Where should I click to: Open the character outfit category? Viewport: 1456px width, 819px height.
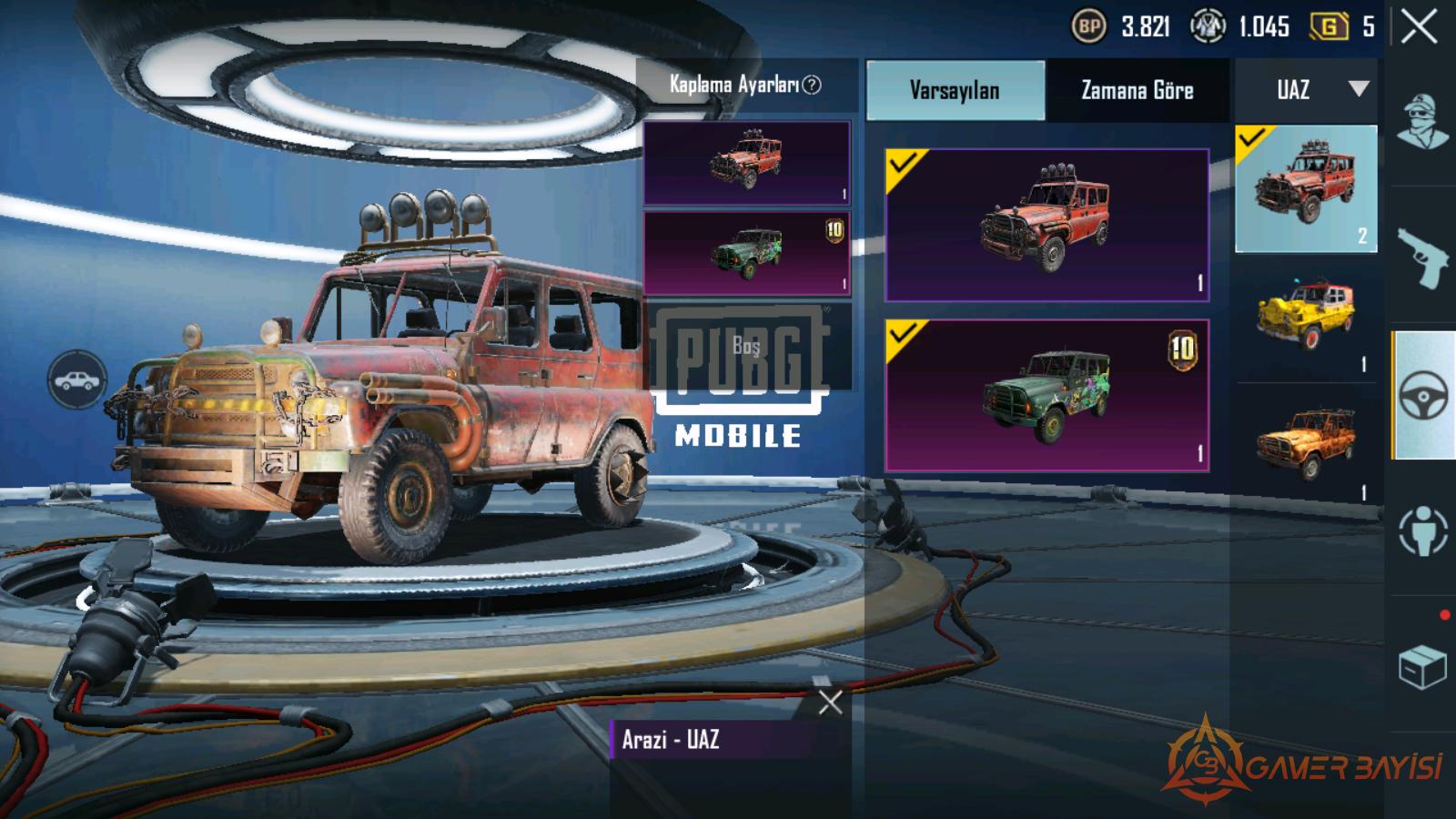[x=1423, y=123]
